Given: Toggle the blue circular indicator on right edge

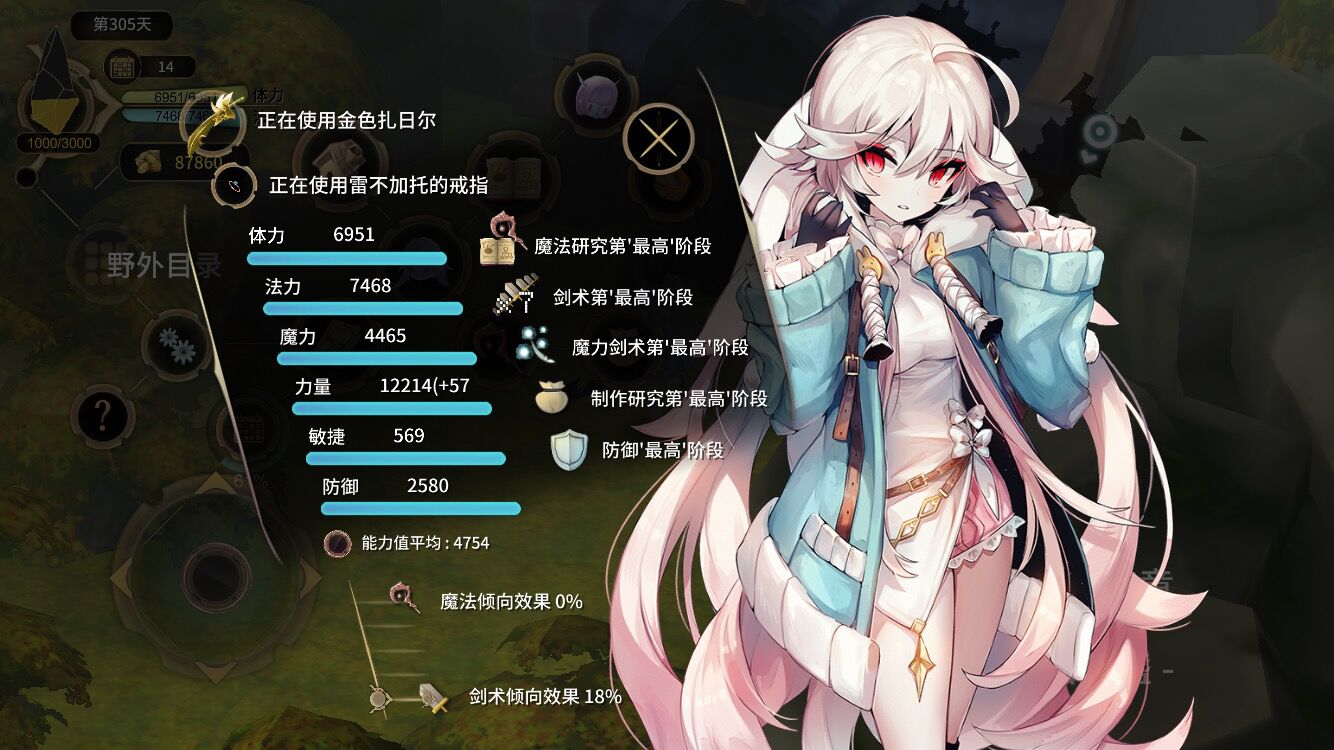Looking at the screenshot, I should click(1101, 131).
